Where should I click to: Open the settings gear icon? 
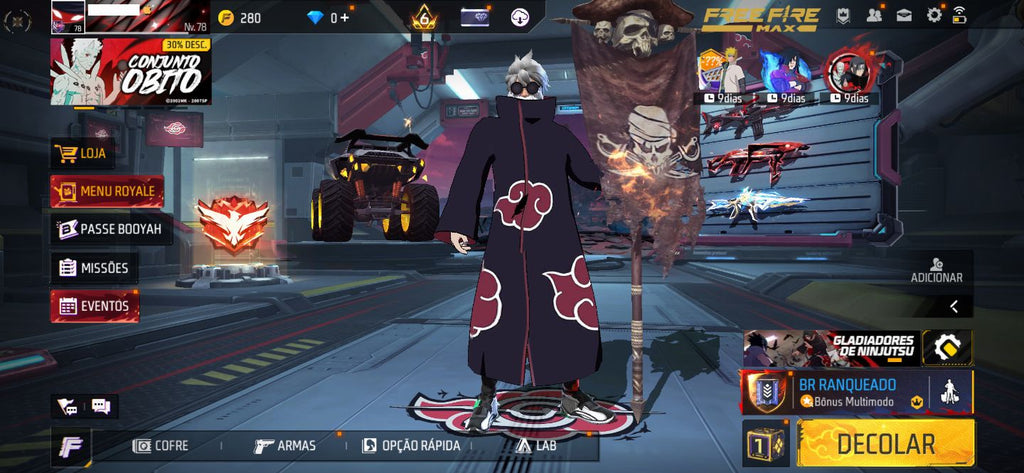coord(934,15)
